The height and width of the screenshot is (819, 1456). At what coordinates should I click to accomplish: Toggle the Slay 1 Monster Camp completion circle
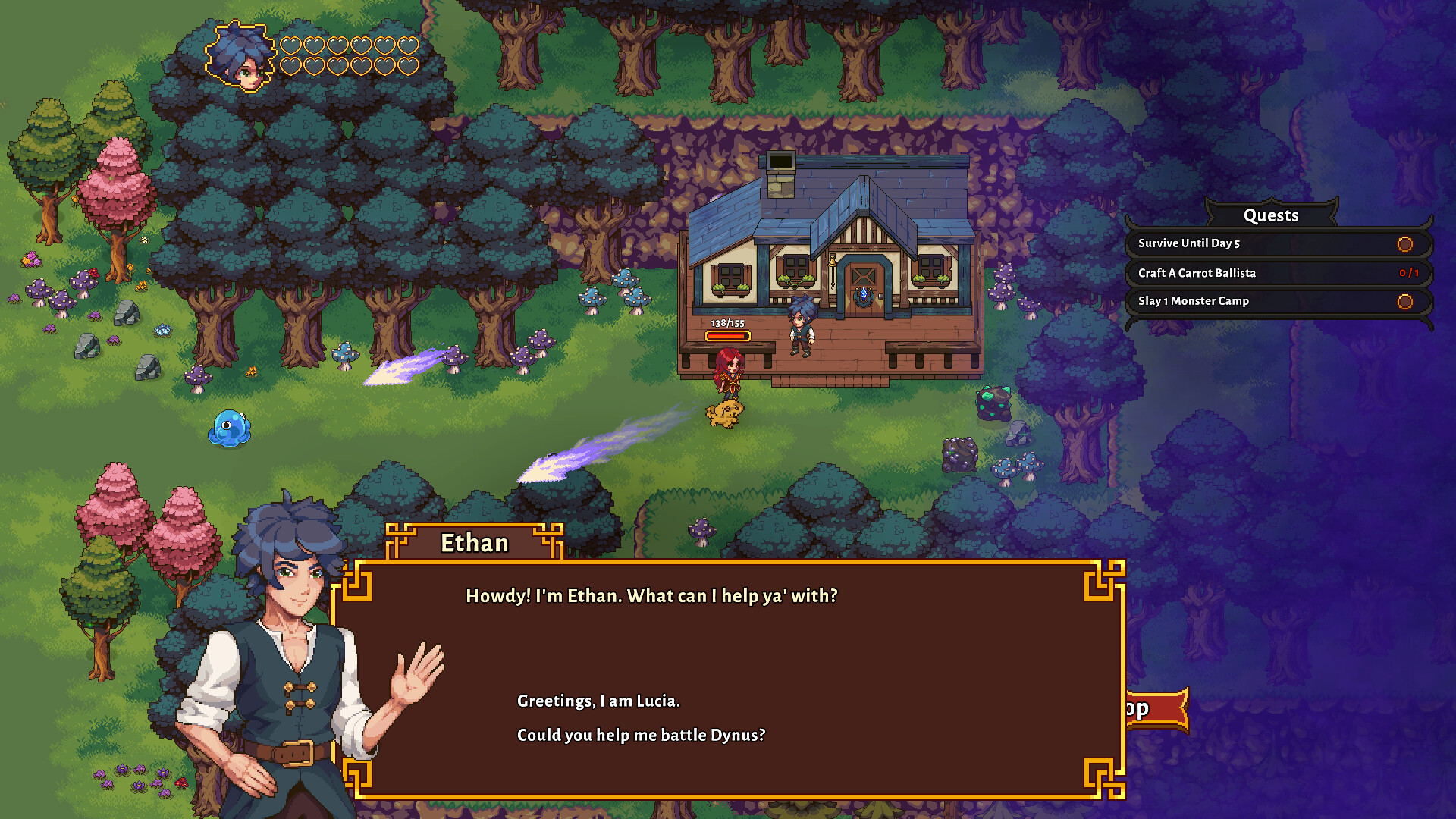(1405, 300)
